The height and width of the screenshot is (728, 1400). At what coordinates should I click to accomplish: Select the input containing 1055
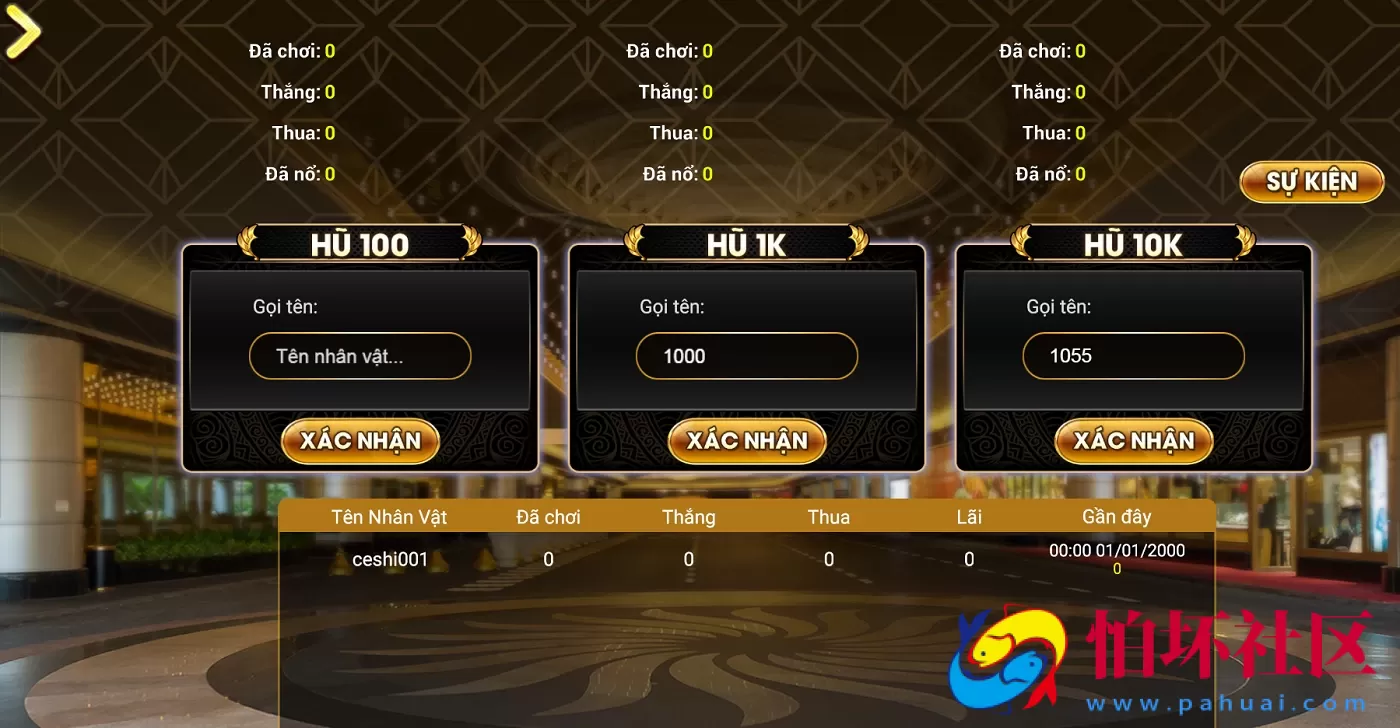(x=1133, y=356)
